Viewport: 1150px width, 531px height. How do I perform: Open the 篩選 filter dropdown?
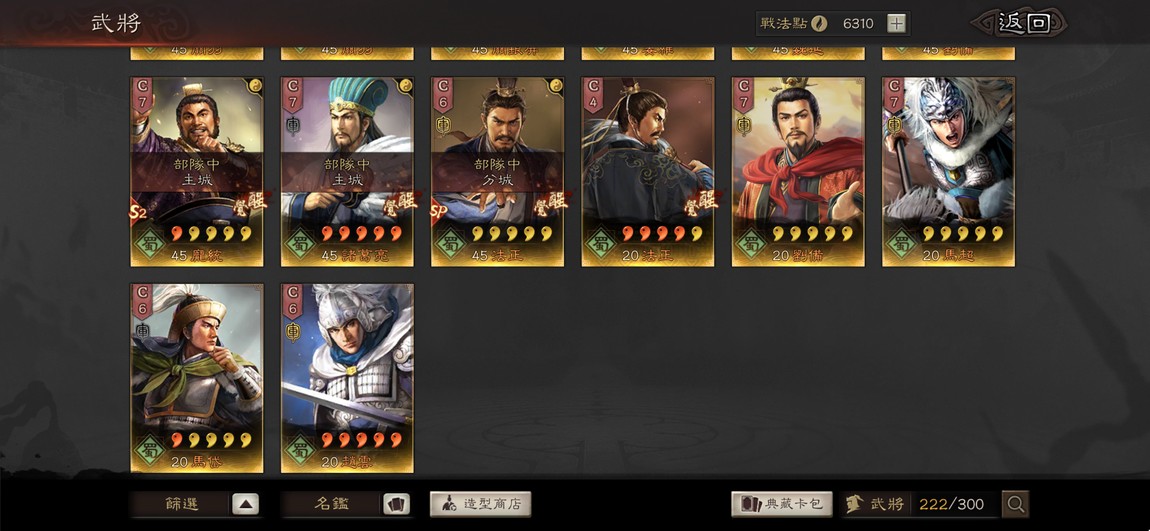(x=197, y=504)
